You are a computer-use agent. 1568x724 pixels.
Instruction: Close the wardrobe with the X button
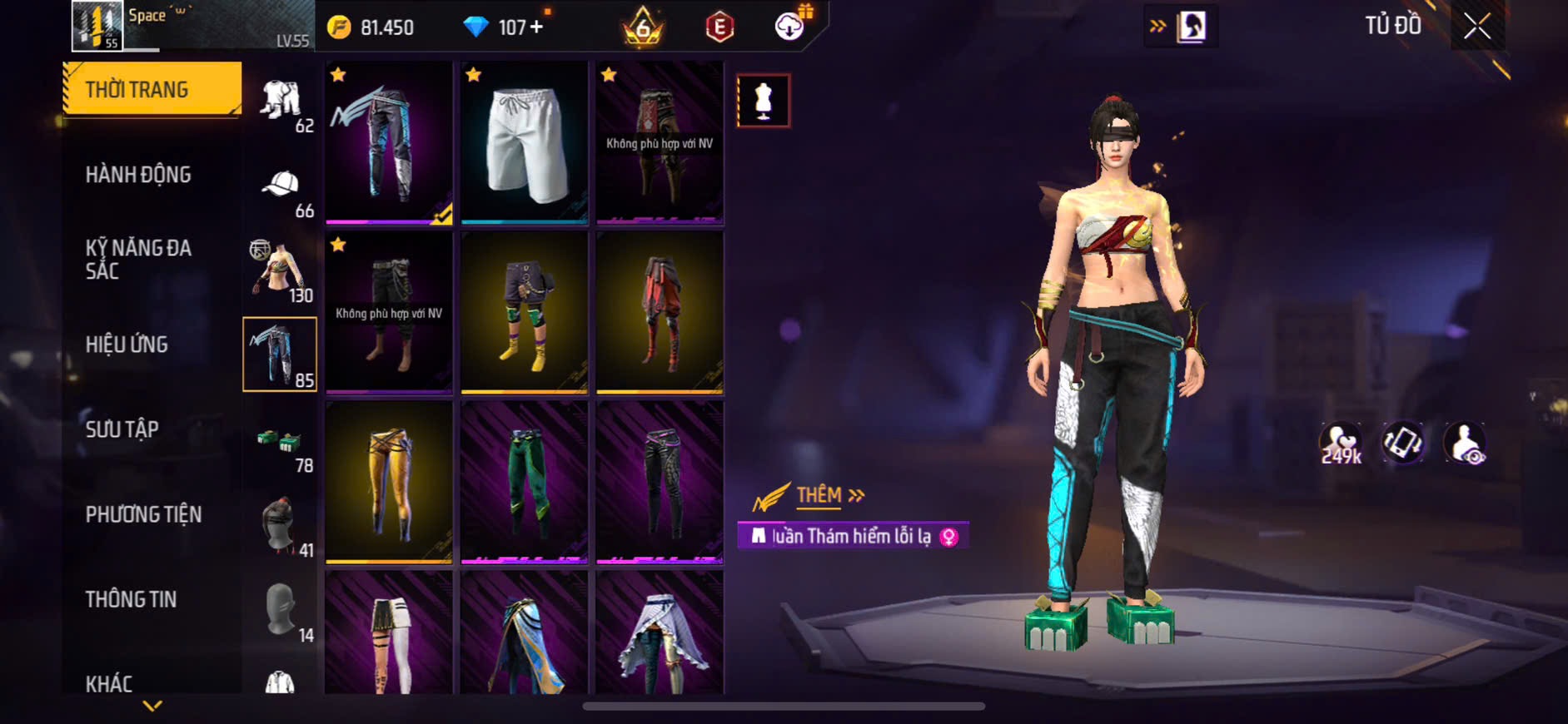1476,27
